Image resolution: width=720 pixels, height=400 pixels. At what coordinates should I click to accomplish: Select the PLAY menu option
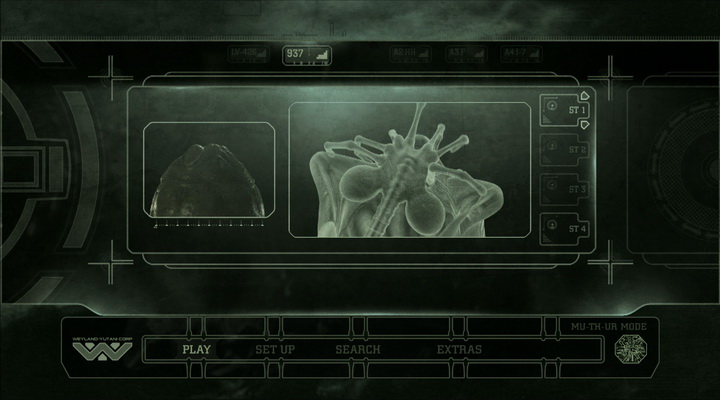pyautogui.click(x=196, y=349)
